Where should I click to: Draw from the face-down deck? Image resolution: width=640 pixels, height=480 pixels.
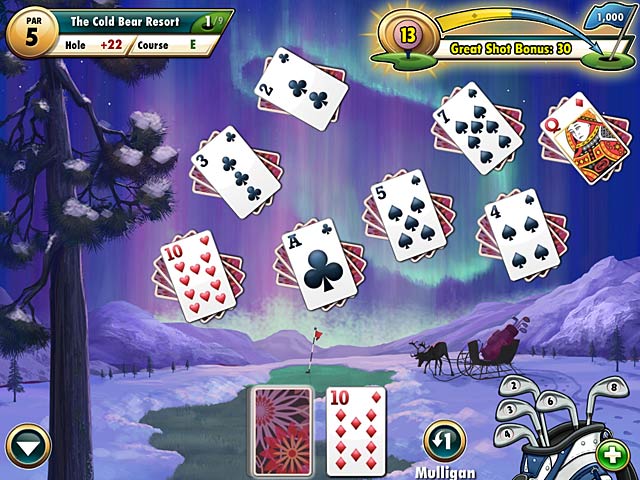coord(282,430)
